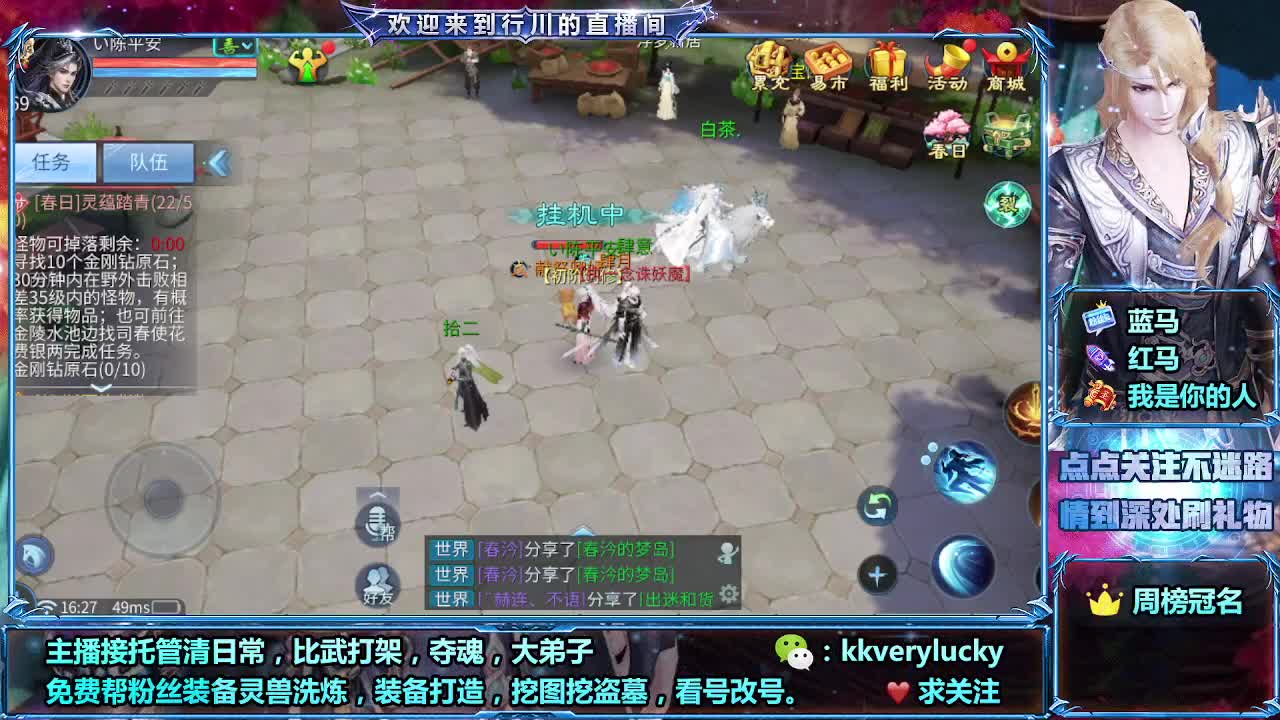Switch to the 队伍 team tab
The width and height of the screenshot is (1280, 720).
pos(149,163)
